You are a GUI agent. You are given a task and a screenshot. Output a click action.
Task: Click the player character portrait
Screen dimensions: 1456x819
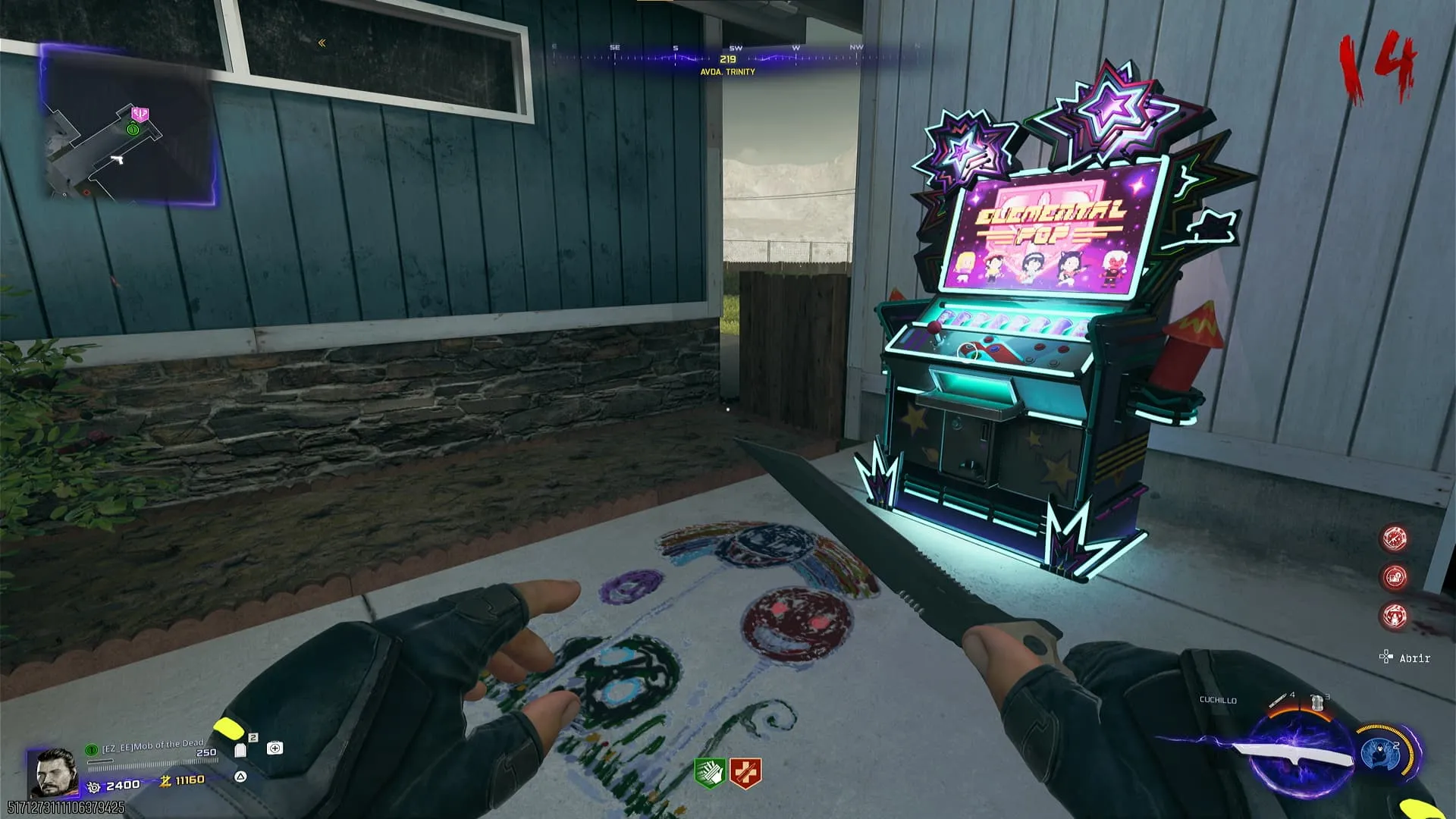(53, 771)
